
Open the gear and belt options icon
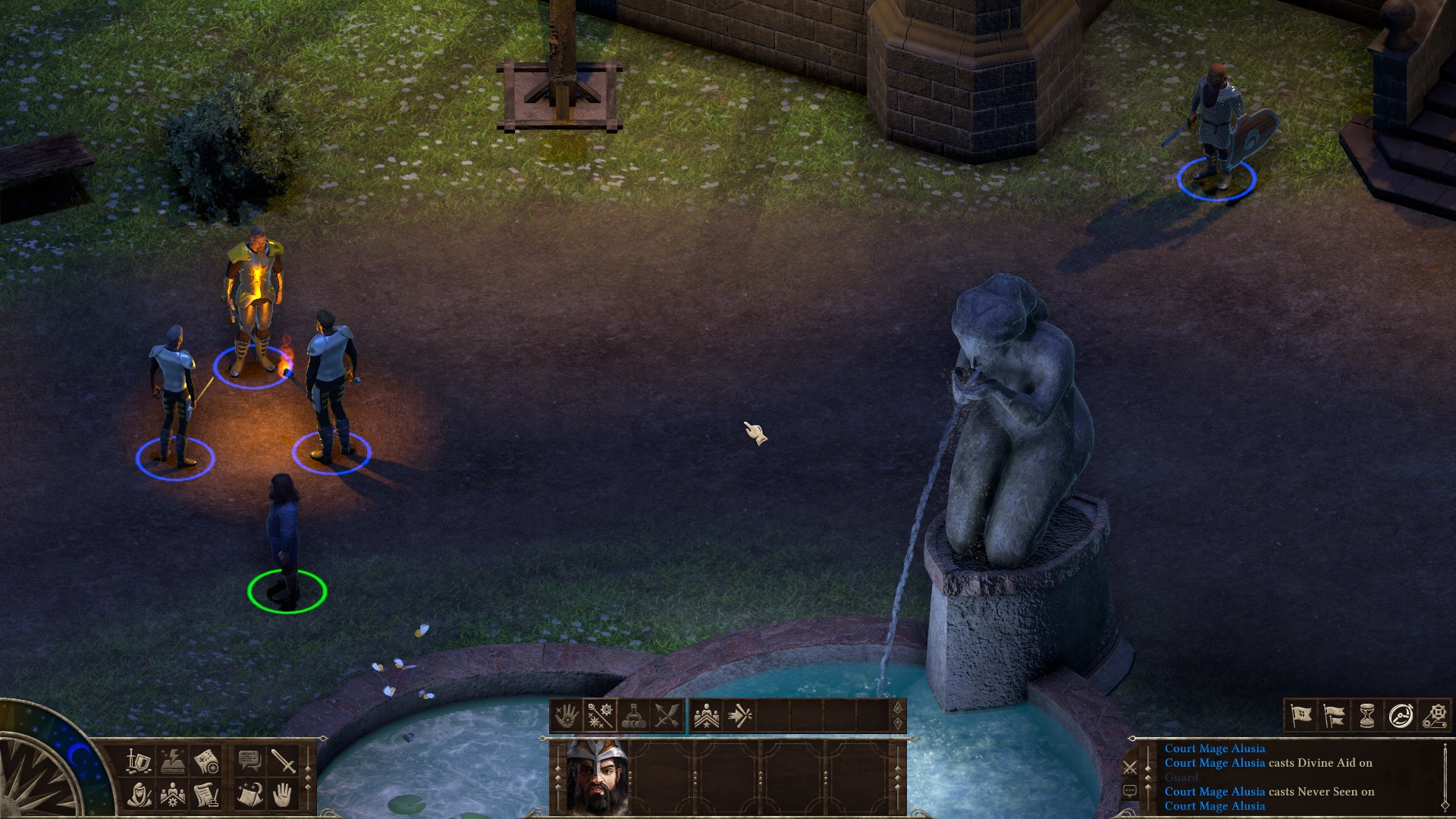pyautogui.click(x=1434, y=715)
